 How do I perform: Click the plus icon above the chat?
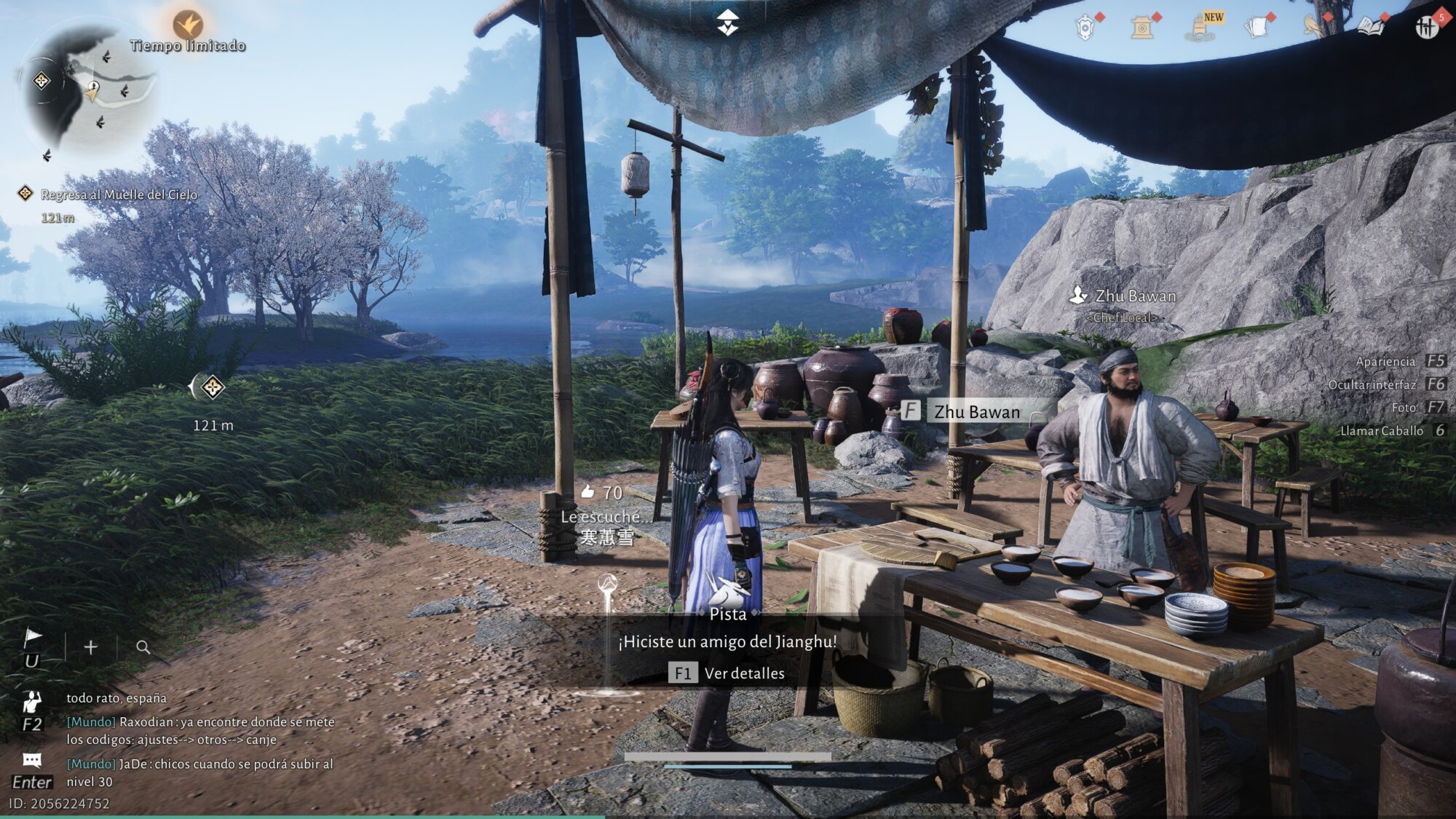(90, 647)
